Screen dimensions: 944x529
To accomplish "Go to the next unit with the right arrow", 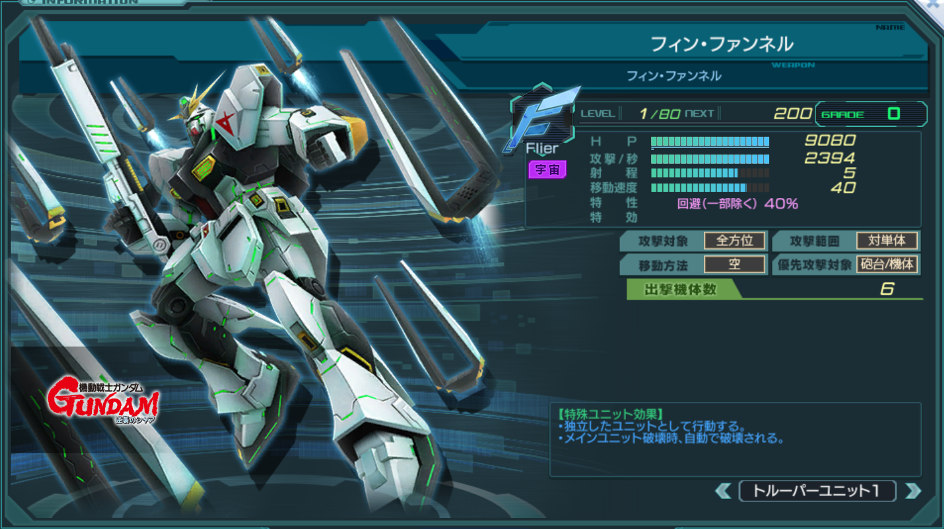I will (911, 491).
